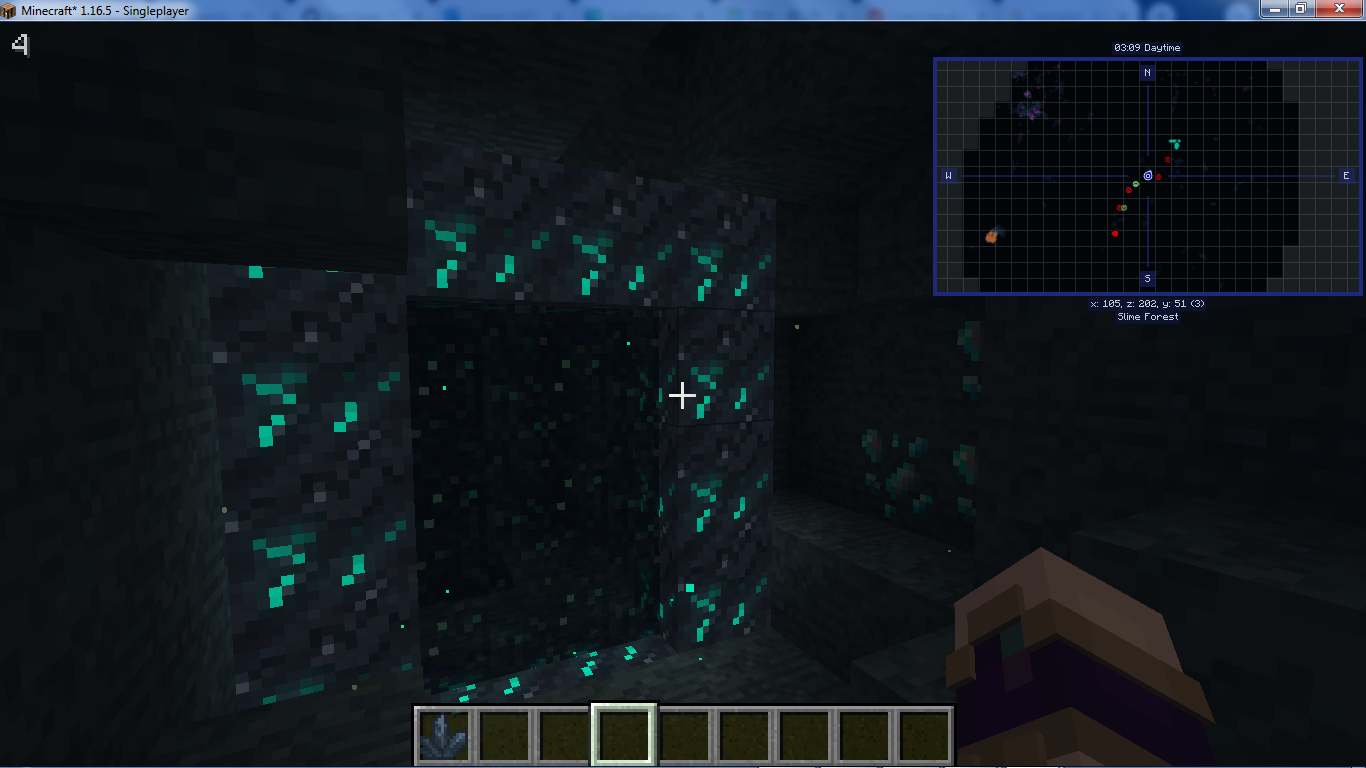Screen dimensions: 1366x768
Task: Click the '4' counter in the top-left corner
Action: click(21, 45)
